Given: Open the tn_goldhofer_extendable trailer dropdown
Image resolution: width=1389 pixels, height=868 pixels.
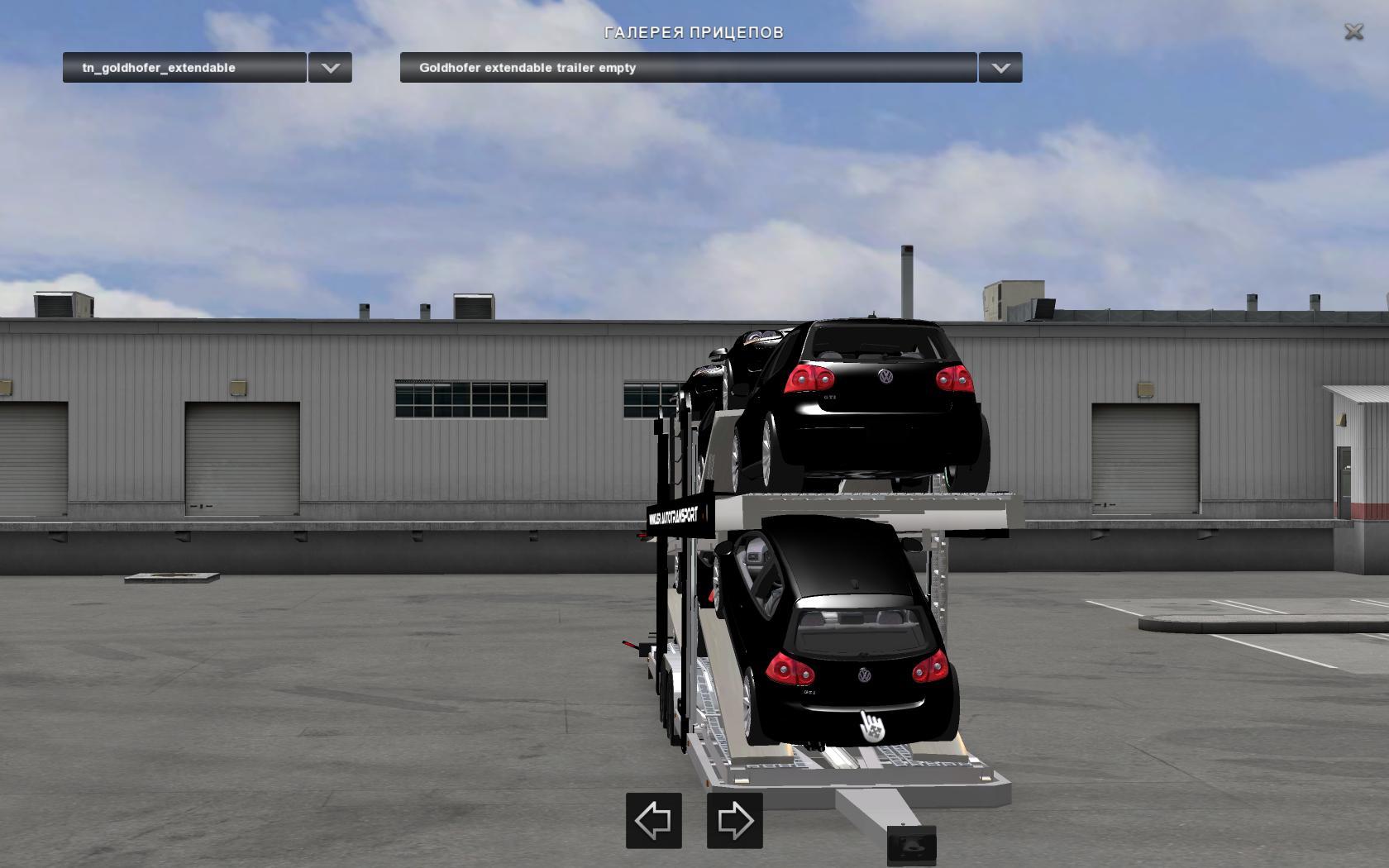Looking at the screenshot, I should pos(184,68).
